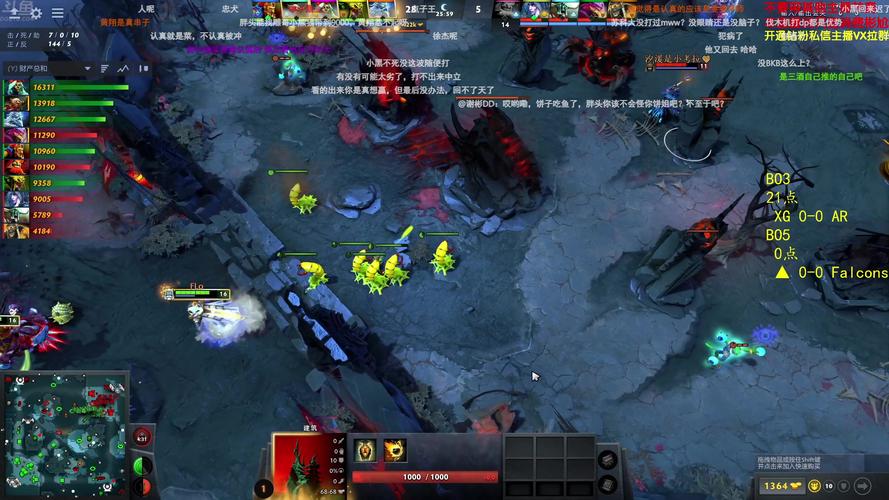
Task: Activate the fiery orange building ability
Action: tap(395, 450)
